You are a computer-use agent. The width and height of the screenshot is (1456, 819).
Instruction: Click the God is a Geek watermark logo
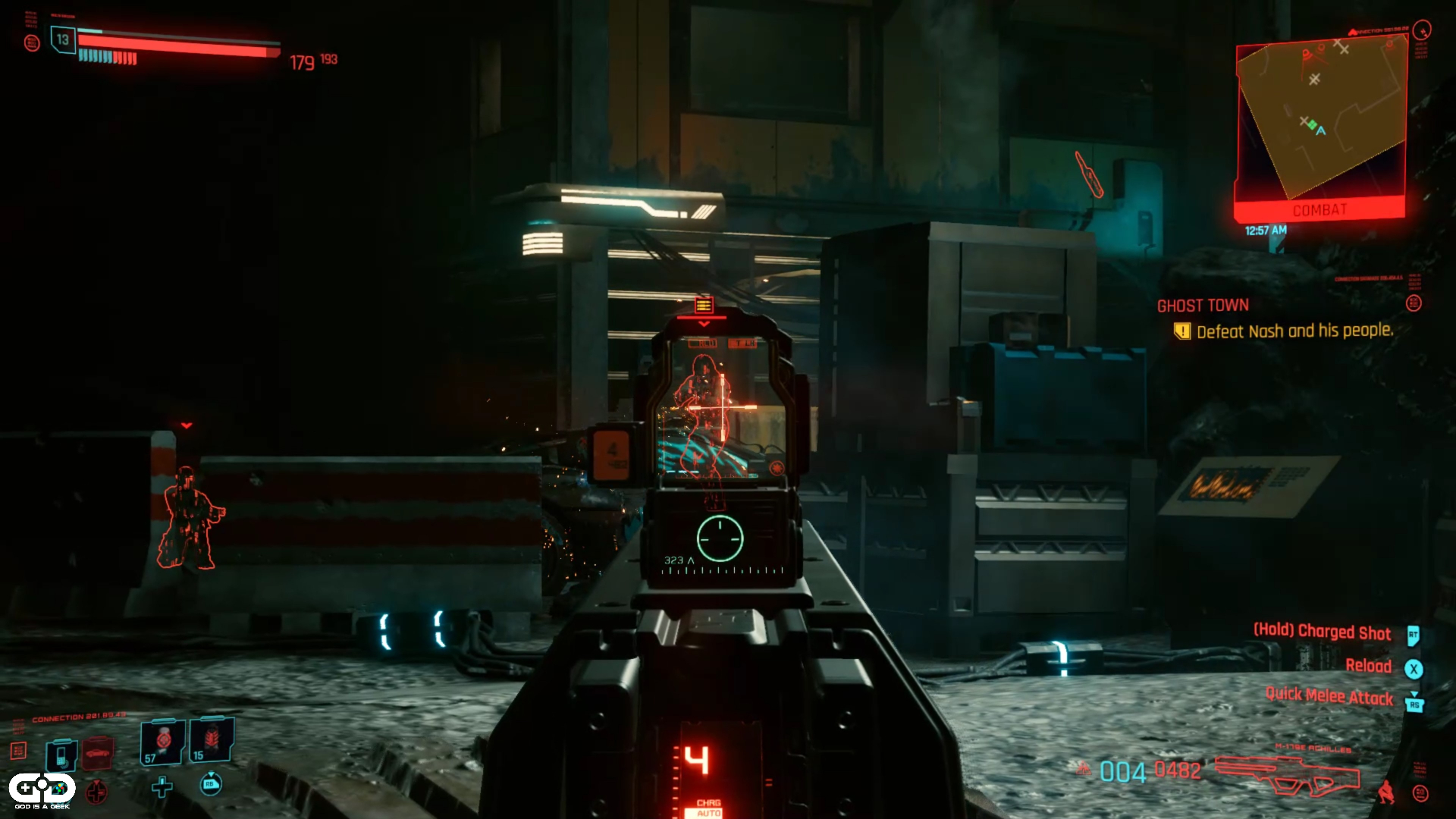click(x=42, y=791)
